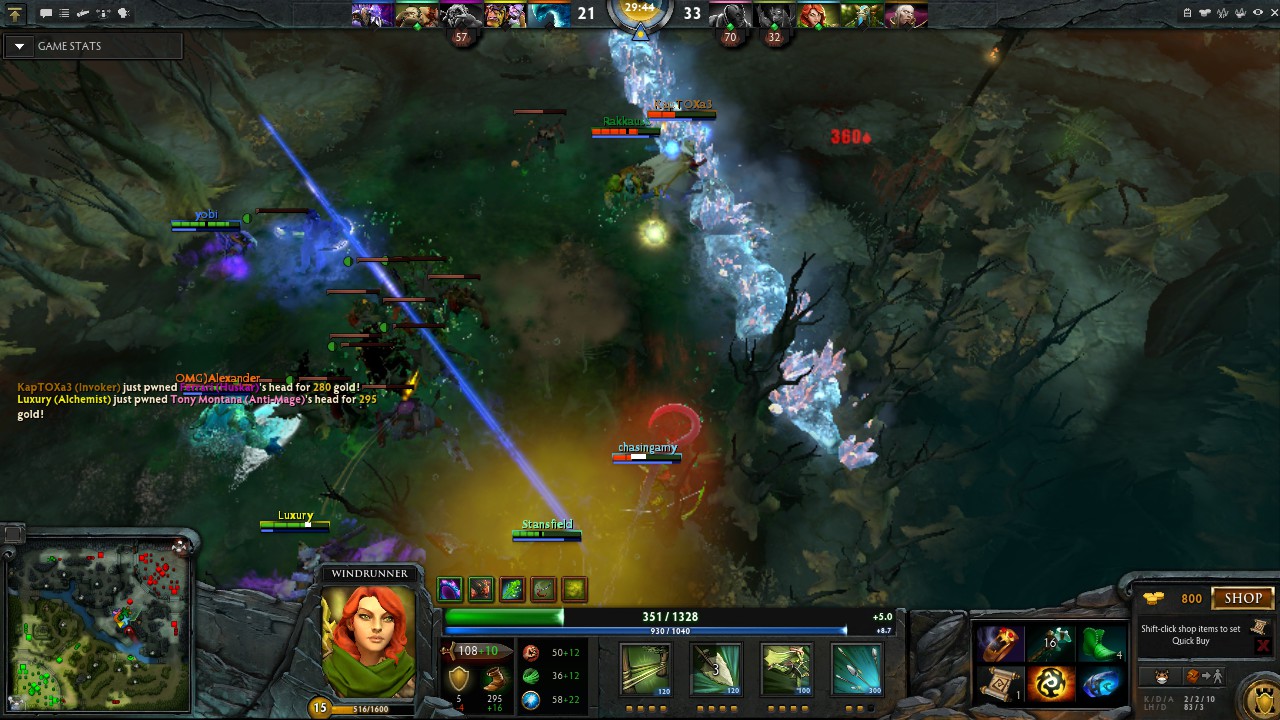Activate the golden orb item in inventory
This screenshot has width=1280, height=720.
tap(1050, 683)
